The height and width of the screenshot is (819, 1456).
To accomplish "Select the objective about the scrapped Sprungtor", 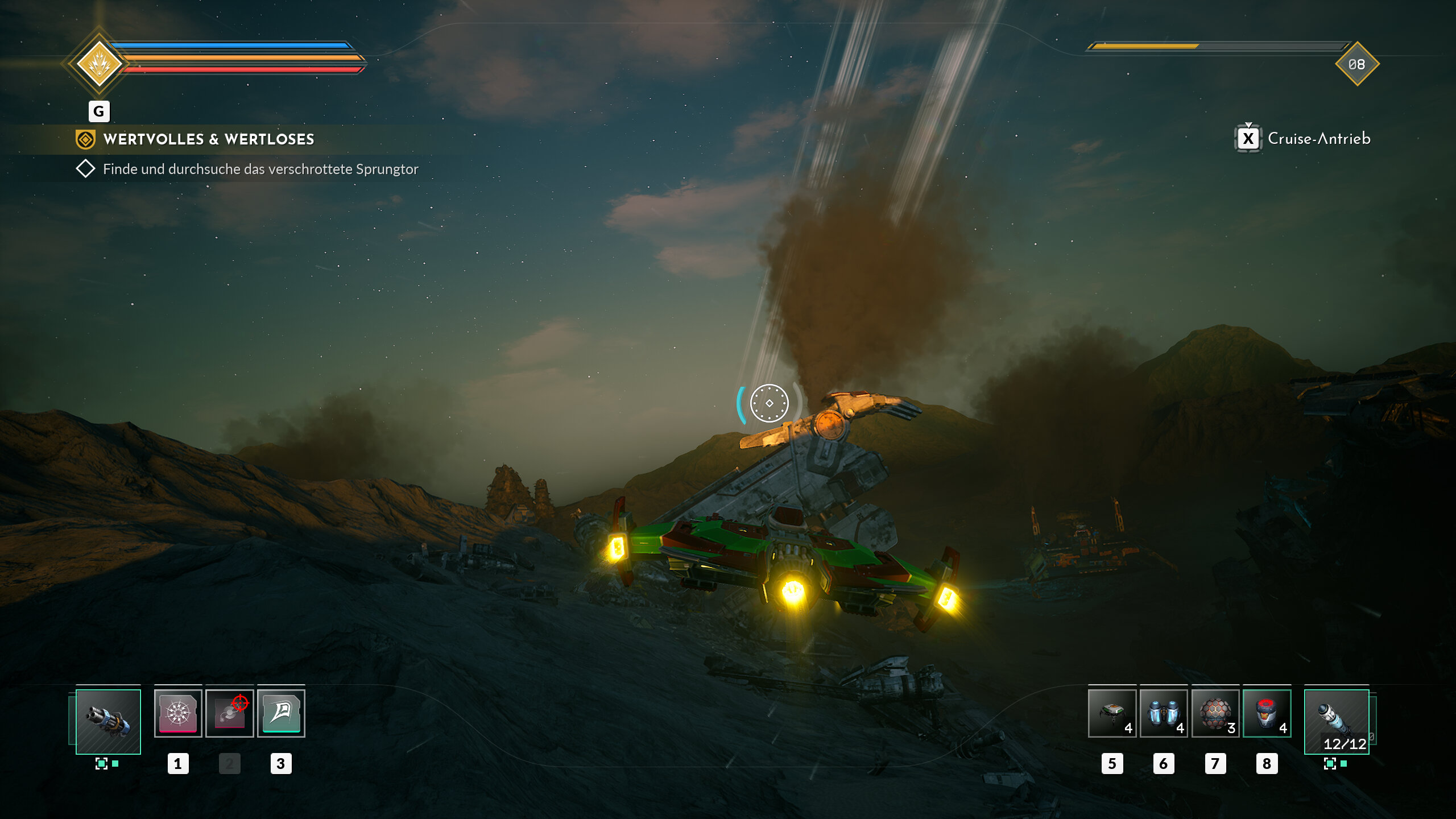I will [x=260, y=169].
